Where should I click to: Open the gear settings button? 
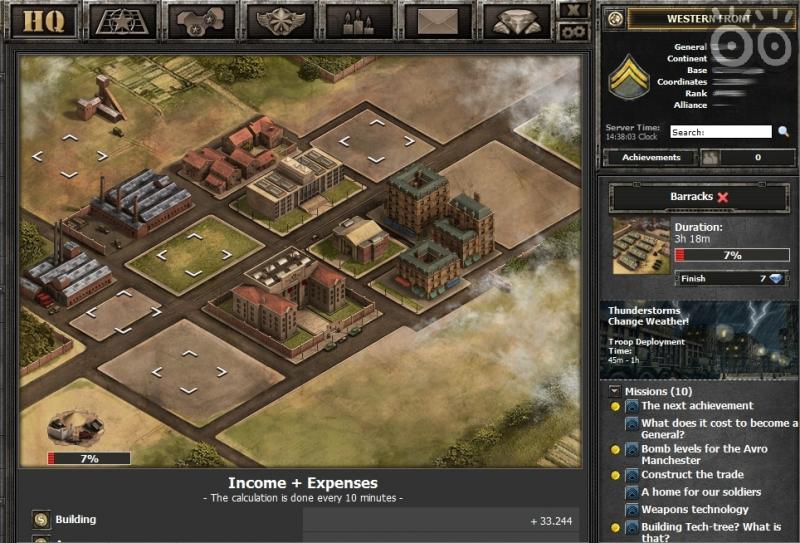[x=573, y=31]
